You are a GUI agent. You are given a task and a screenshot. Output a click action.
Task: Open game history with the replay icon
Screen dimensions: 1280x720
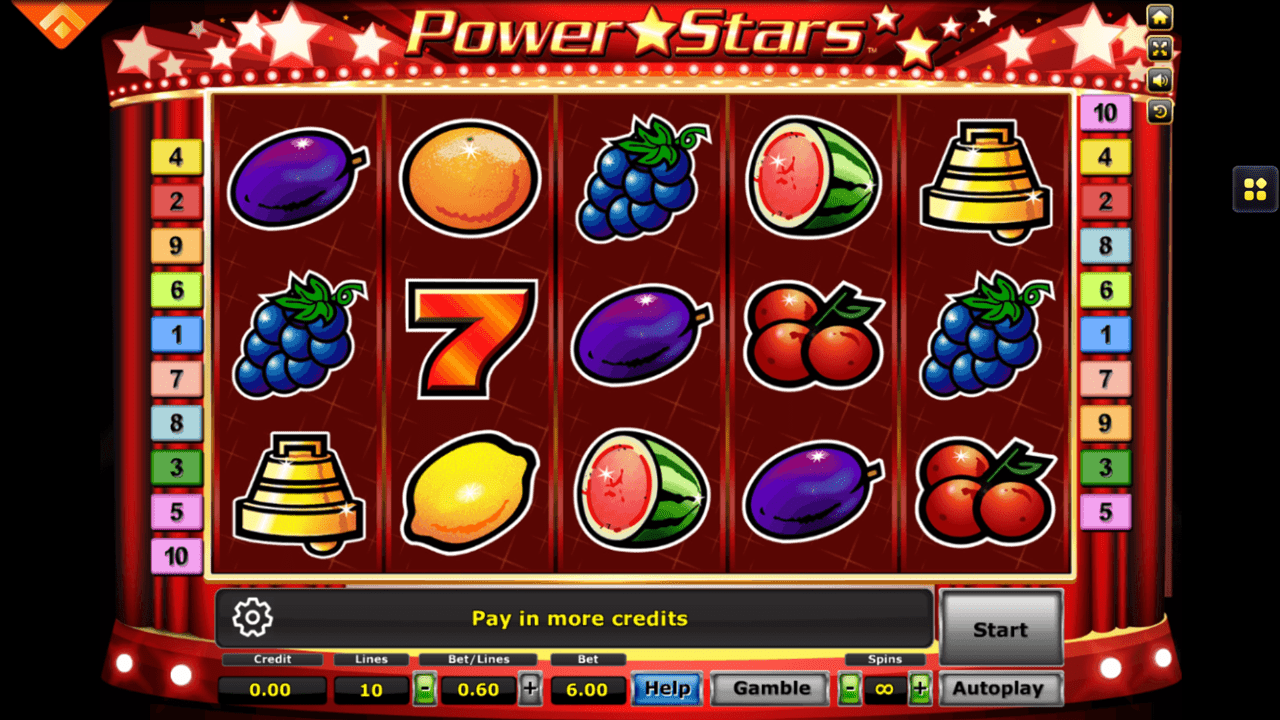[1158, 112]
